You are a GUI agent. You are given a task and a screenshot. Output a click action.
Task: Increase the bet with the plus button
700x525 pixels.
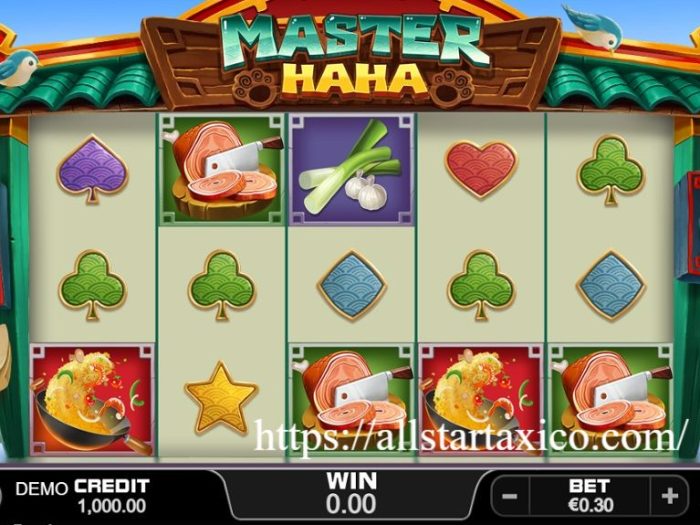669,495
